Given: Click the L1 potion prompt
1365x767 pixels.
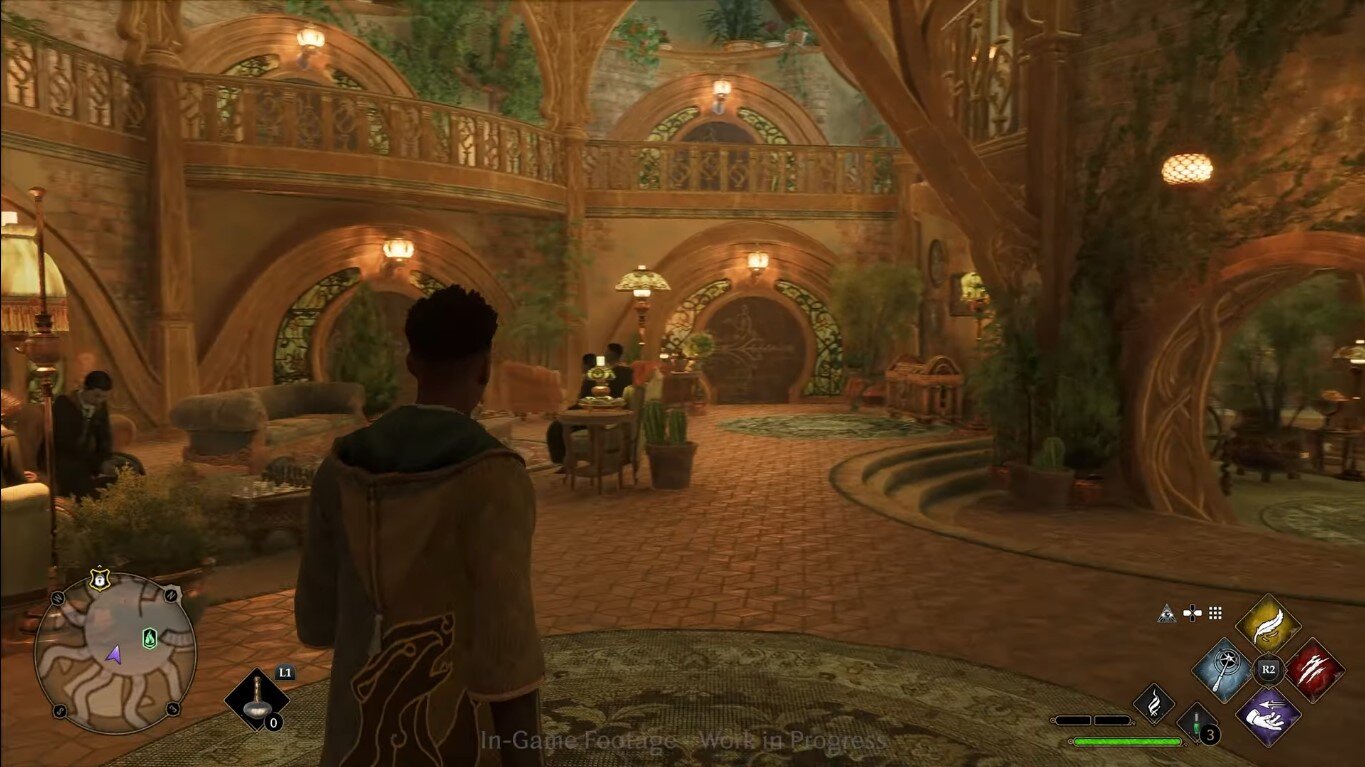Looking at the screenshot, I should point(286,671).
